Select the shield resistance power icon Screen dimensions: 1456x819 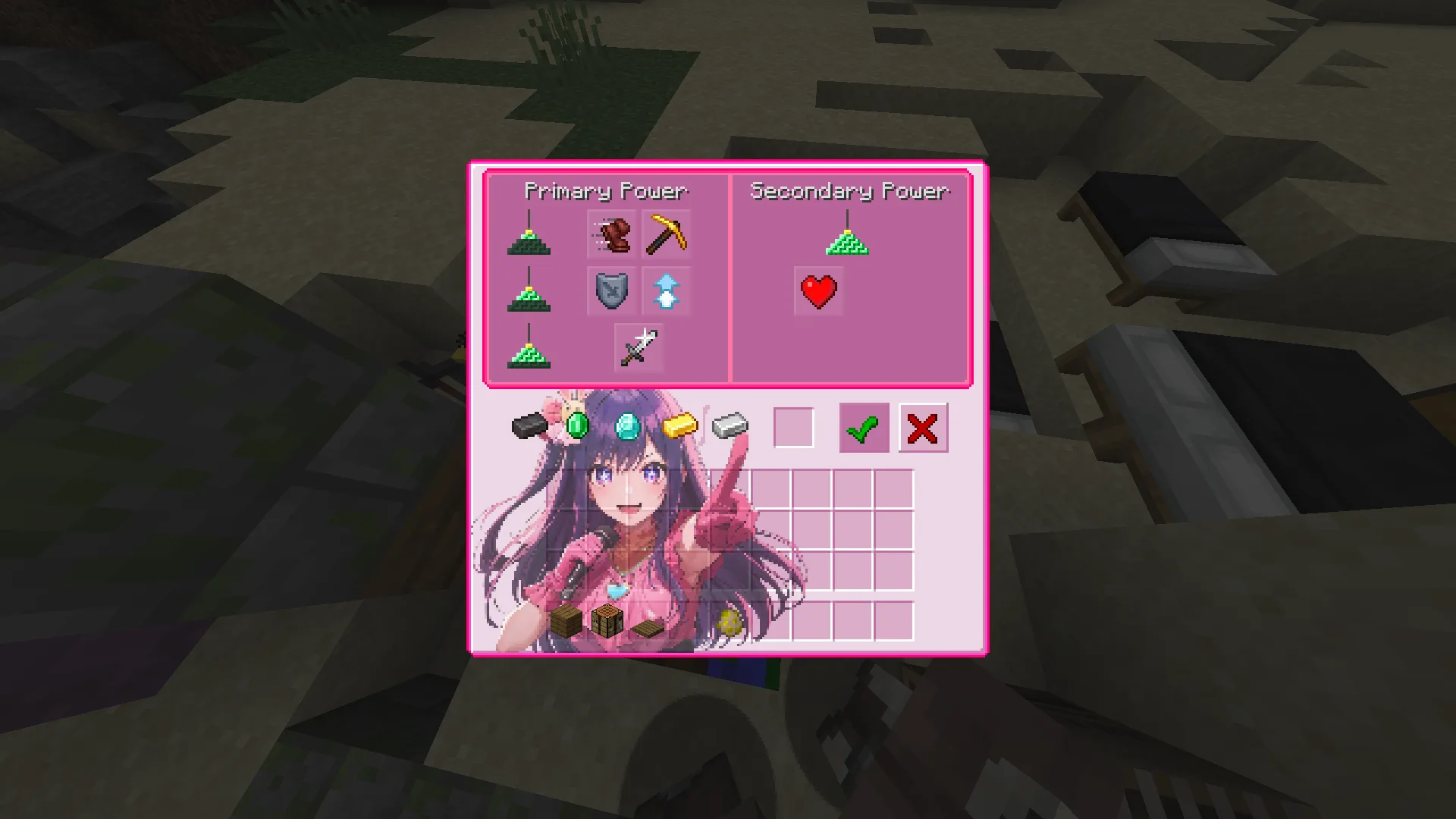pyautogui.click(x=613, y=290)
